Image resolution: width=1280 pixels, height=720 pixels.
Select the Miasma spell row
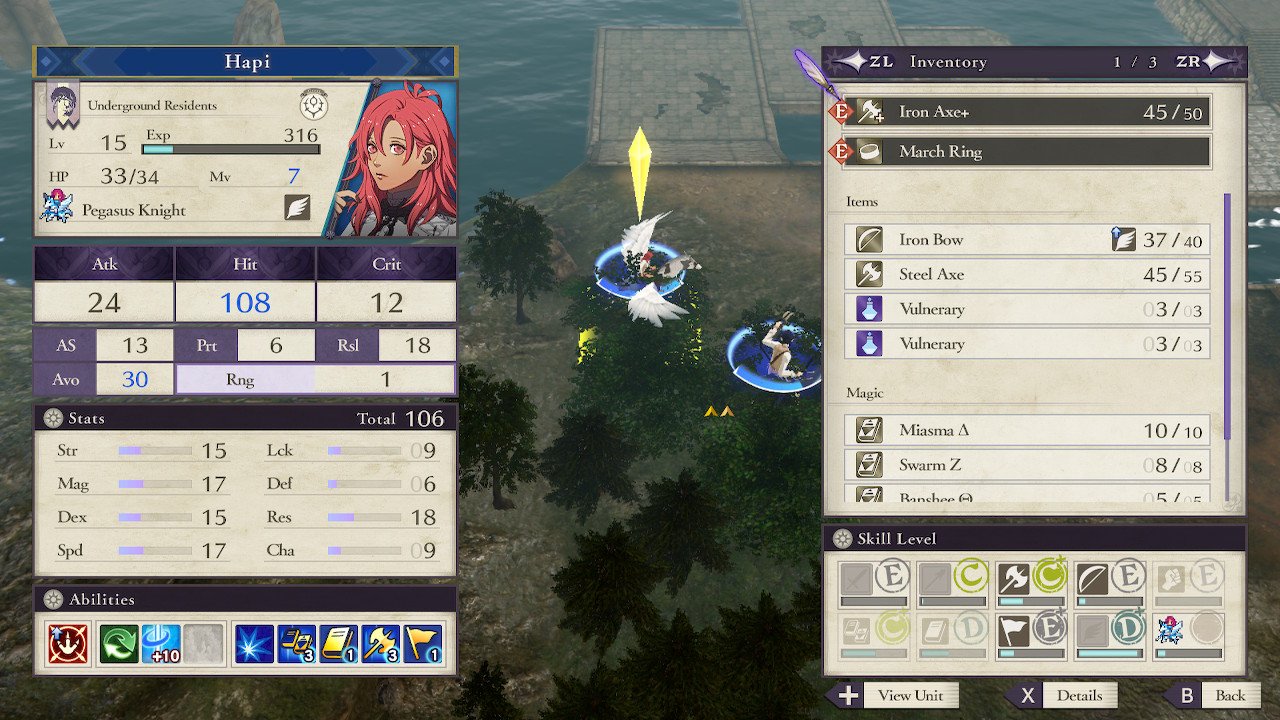pos(1028,431)
